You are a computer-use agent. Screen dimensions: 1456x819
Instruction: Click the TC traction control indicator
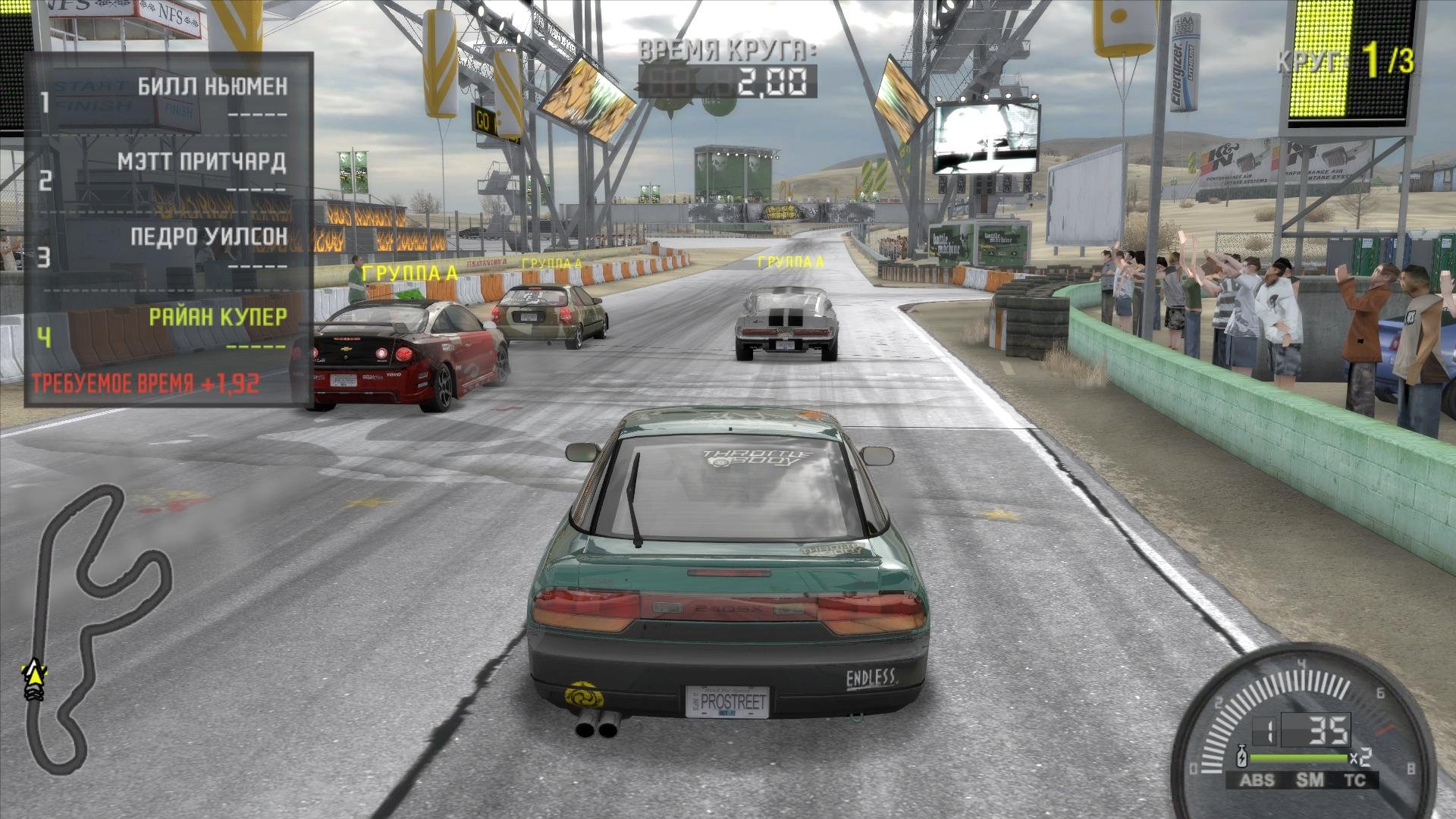(x=1354, y=780)
